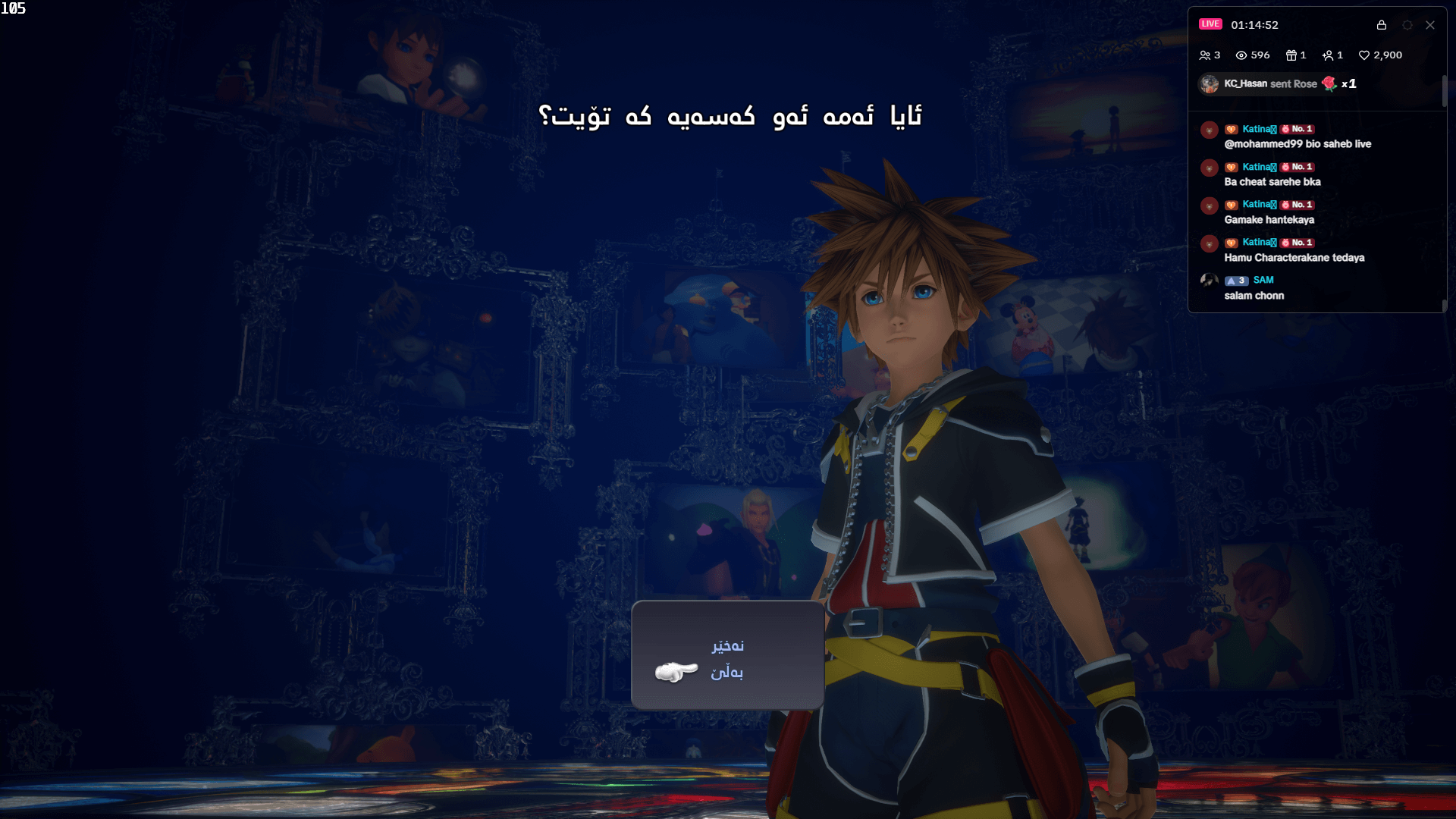Click the rose emoji in KC_Hasan's gift message

[1329, 84]
